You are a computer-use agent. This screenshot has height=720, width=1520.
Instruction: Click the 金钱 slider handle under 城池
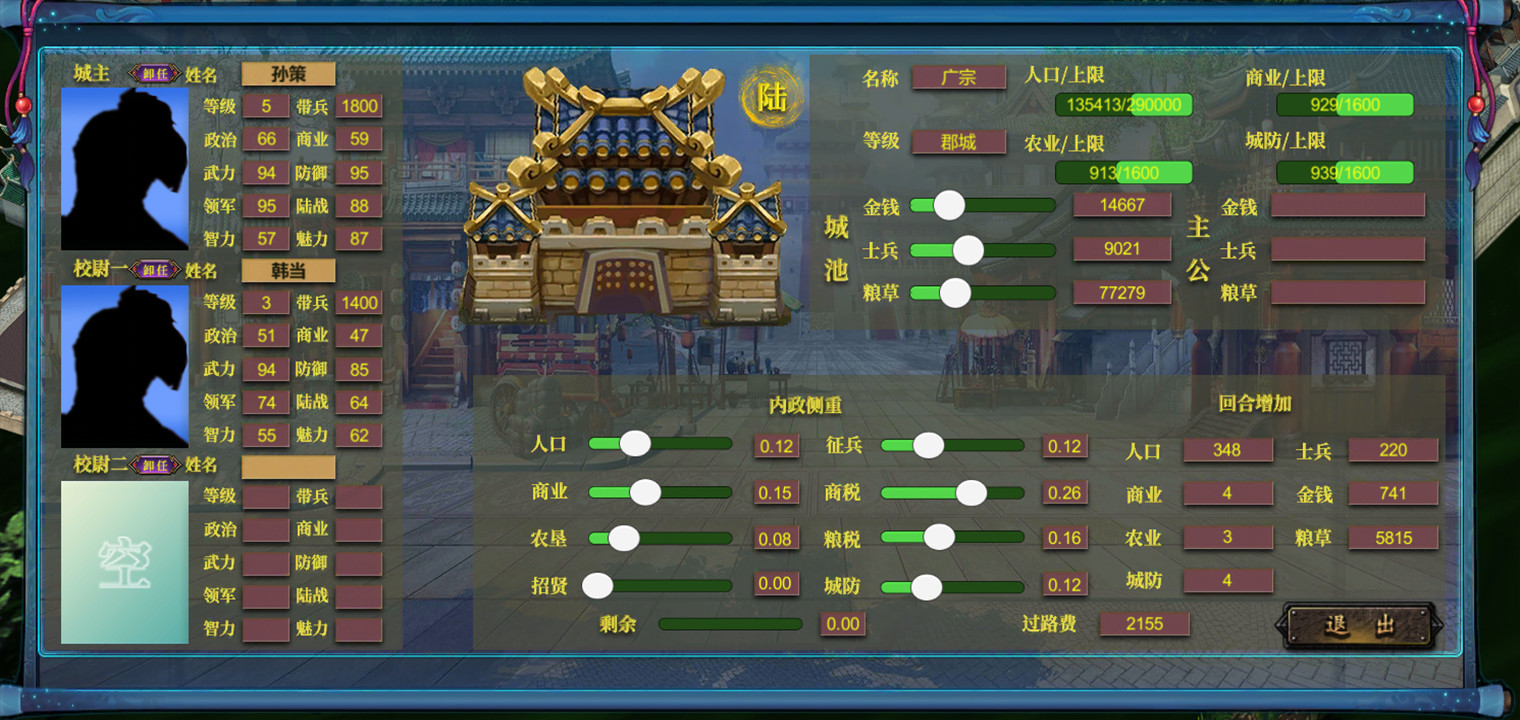(947, 205)
